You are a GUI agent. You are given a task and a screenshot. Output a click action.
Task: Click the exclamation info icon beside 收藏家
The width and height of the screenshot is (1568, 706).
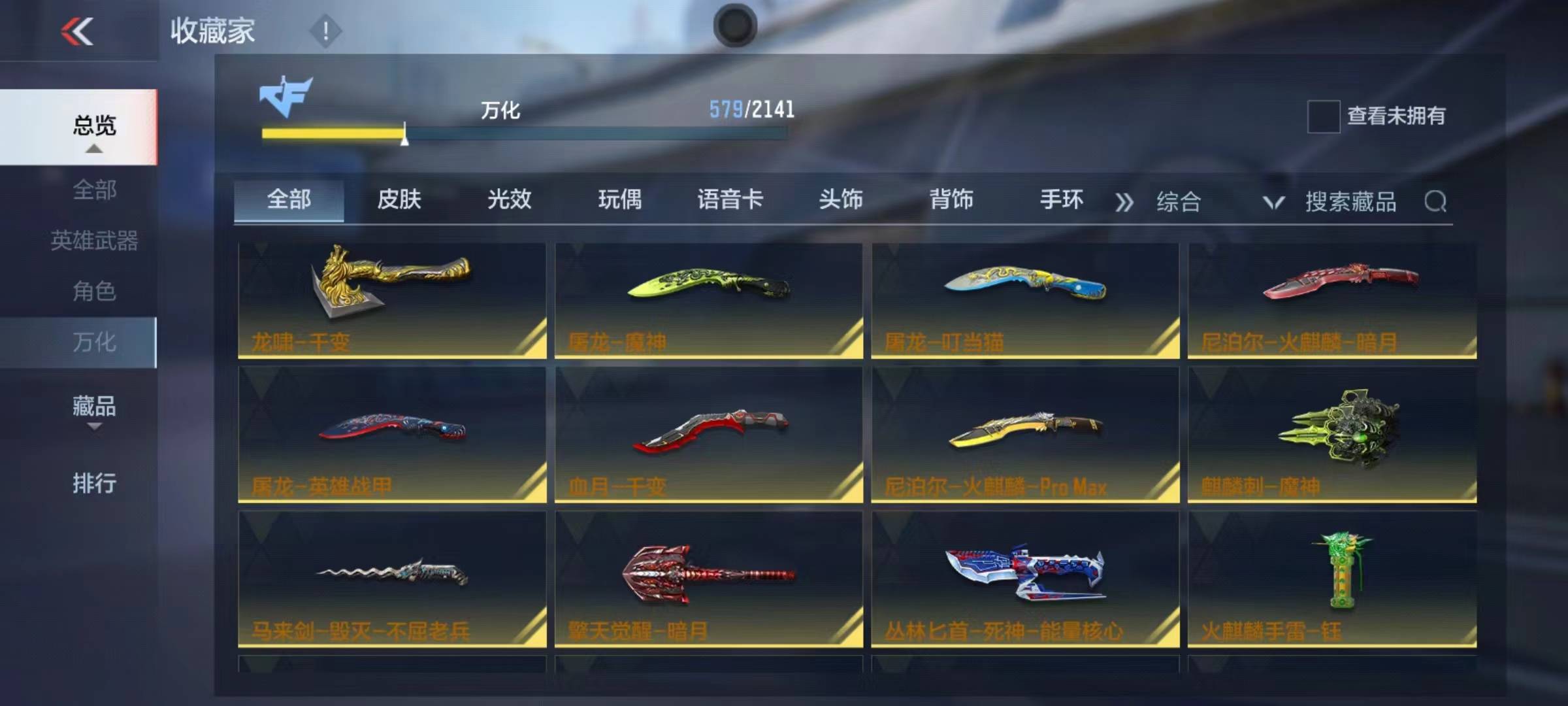325,29
